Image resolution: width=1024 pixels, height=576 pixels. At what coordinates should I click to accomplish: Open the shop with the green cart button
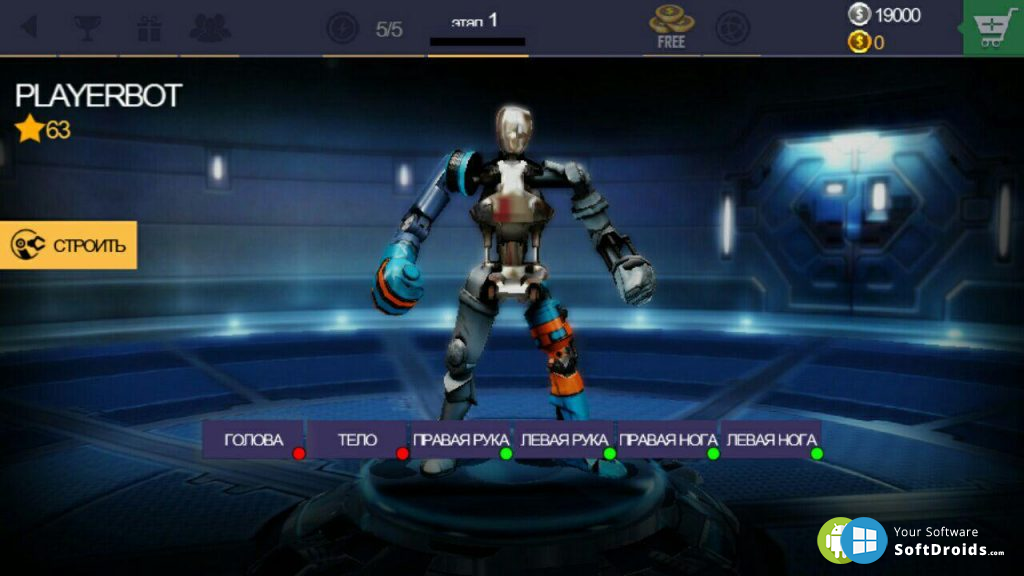pyautogui.click(x=992, y=29)
